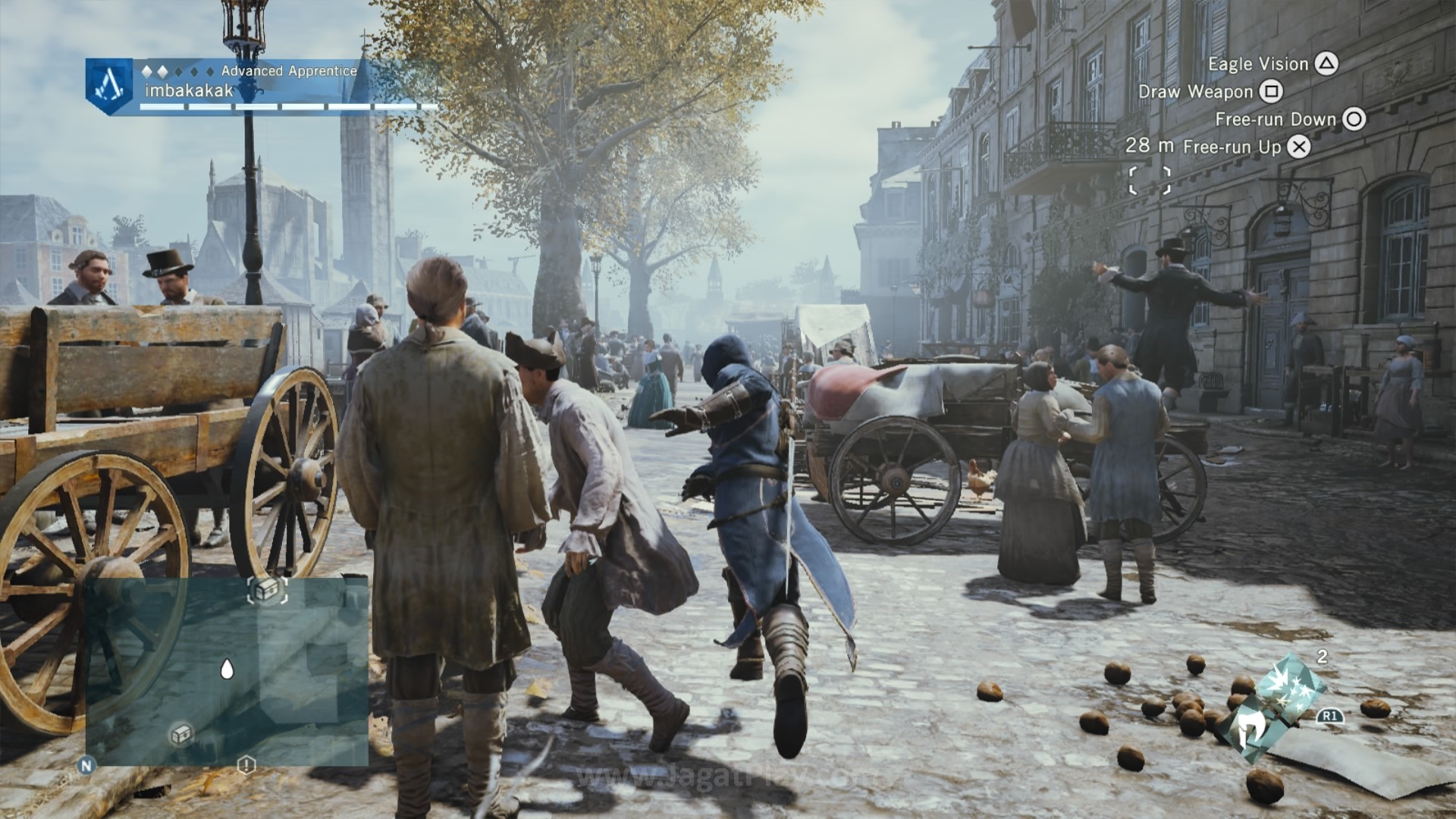Select the helmet-shaped equipment icon

coord(1250,730)
